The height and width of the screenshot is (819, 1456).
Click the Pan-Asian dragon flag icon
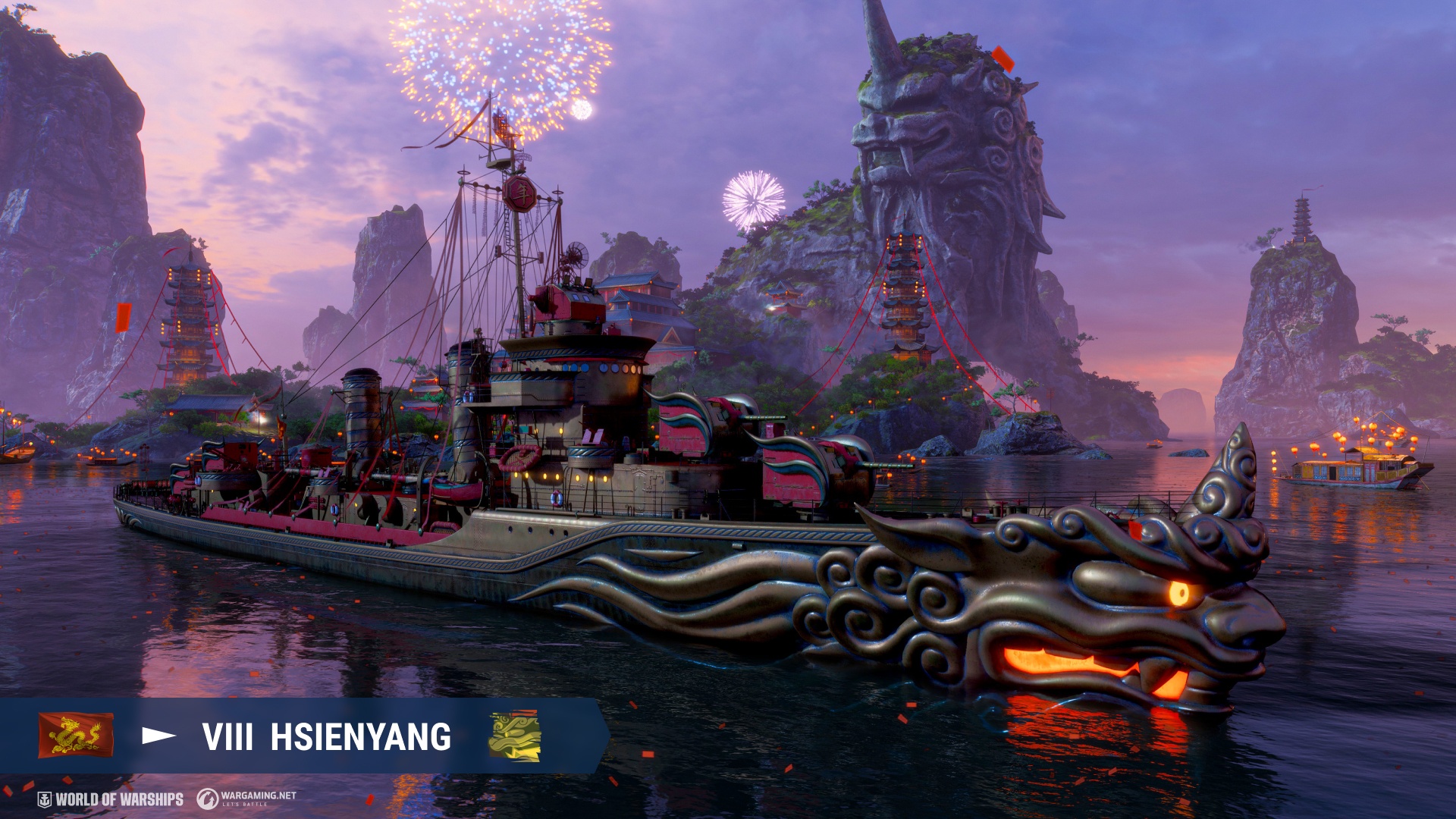coord(76,735)
